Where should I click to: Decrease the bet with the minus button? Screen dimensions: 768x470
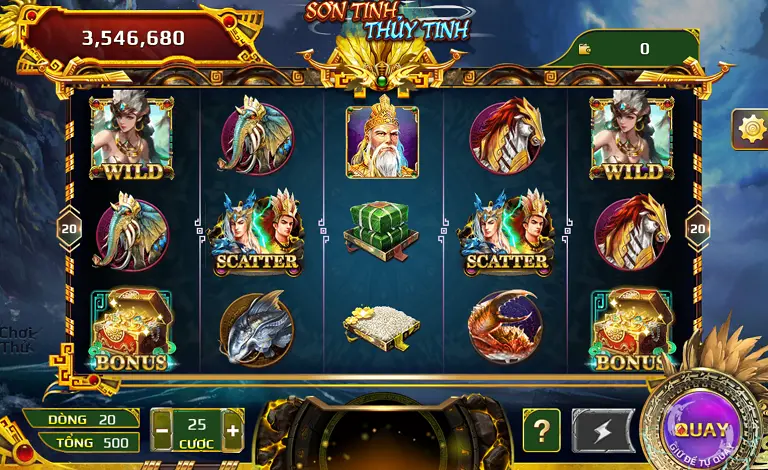click(162, 431)
